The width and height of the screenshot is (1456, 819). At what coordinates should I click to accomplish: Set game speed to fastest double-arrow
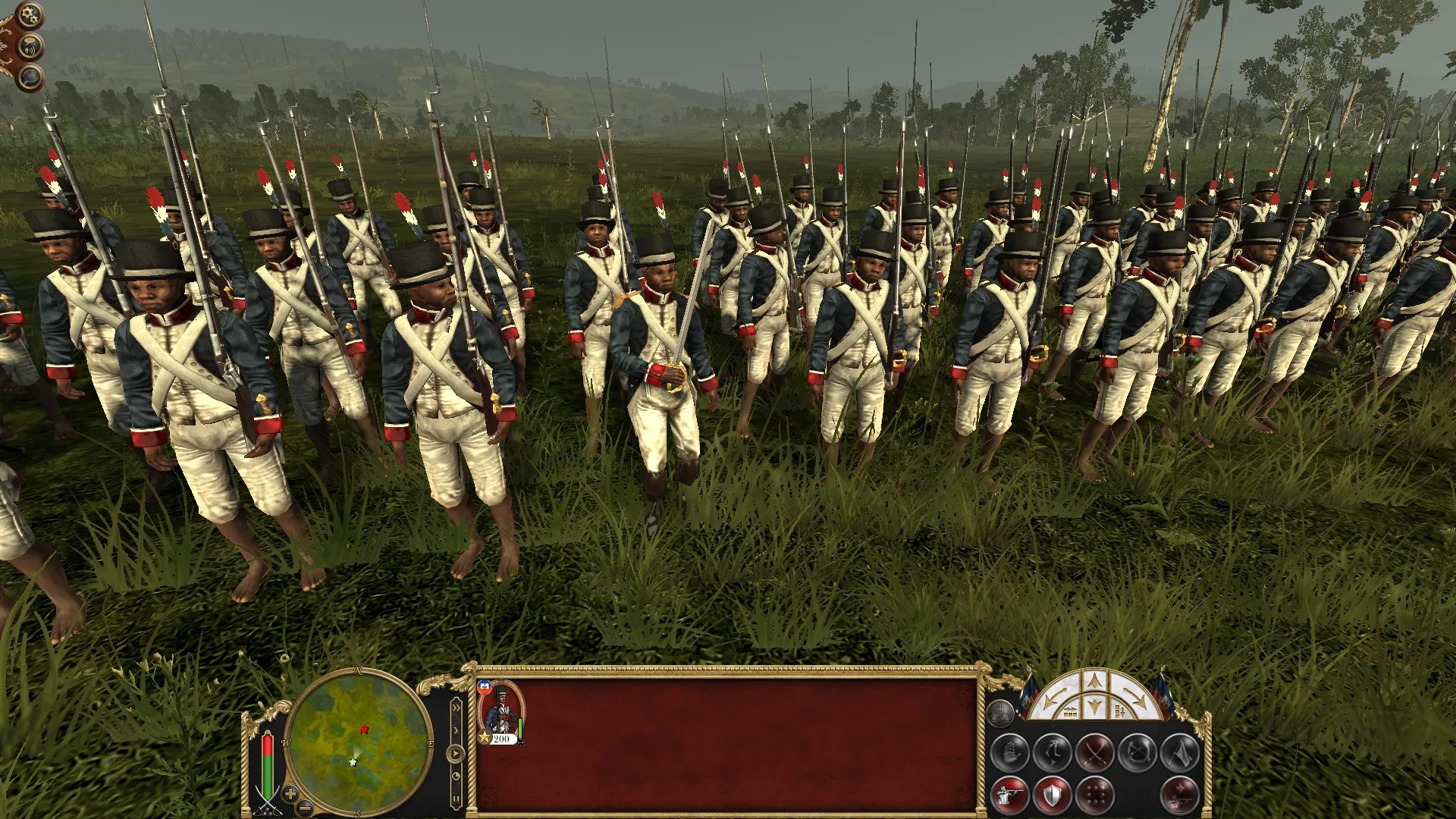(x=456, y=707)
